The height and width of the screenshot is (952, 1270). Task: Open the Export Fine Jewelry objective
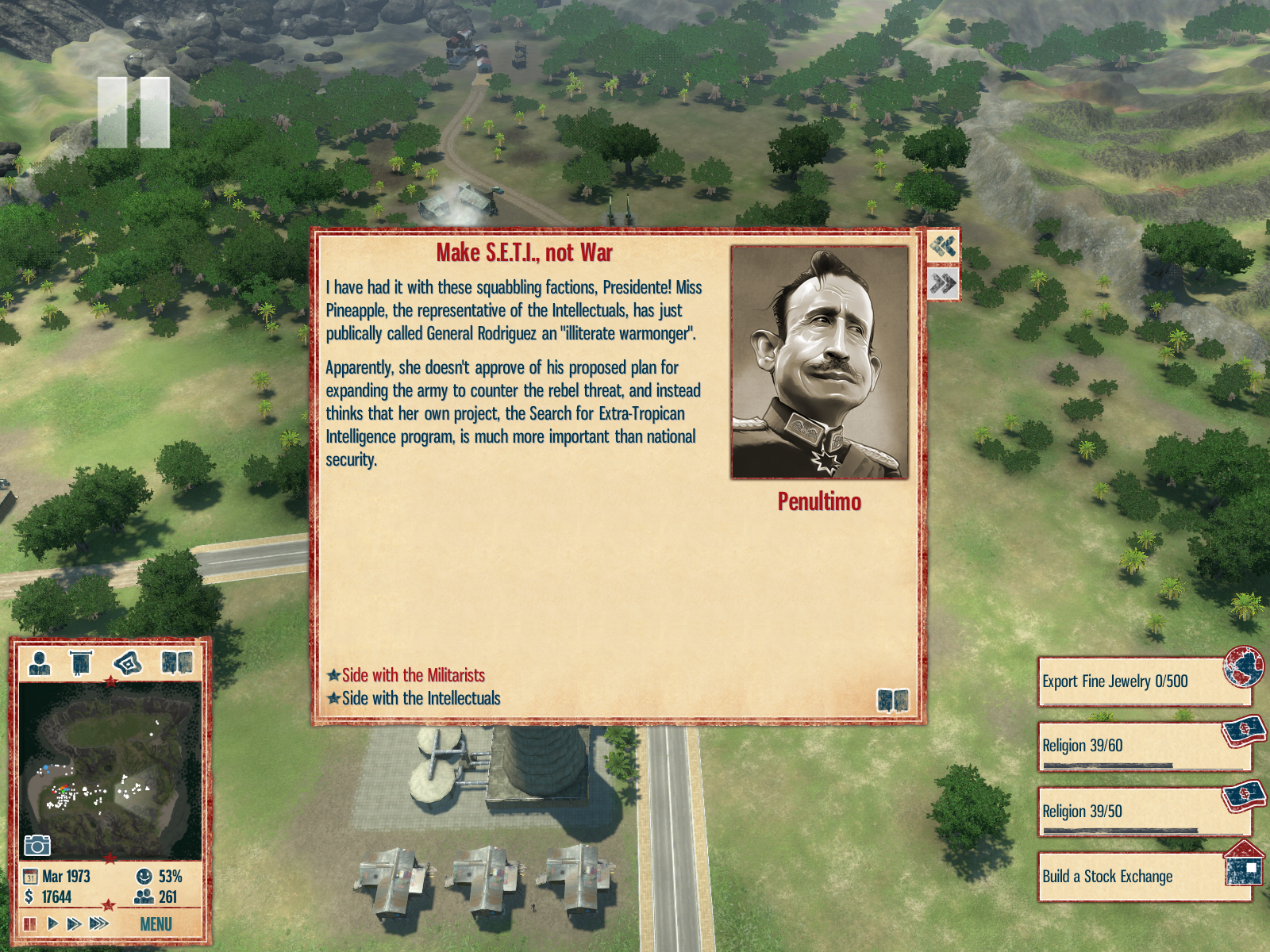pos(1143,681)
